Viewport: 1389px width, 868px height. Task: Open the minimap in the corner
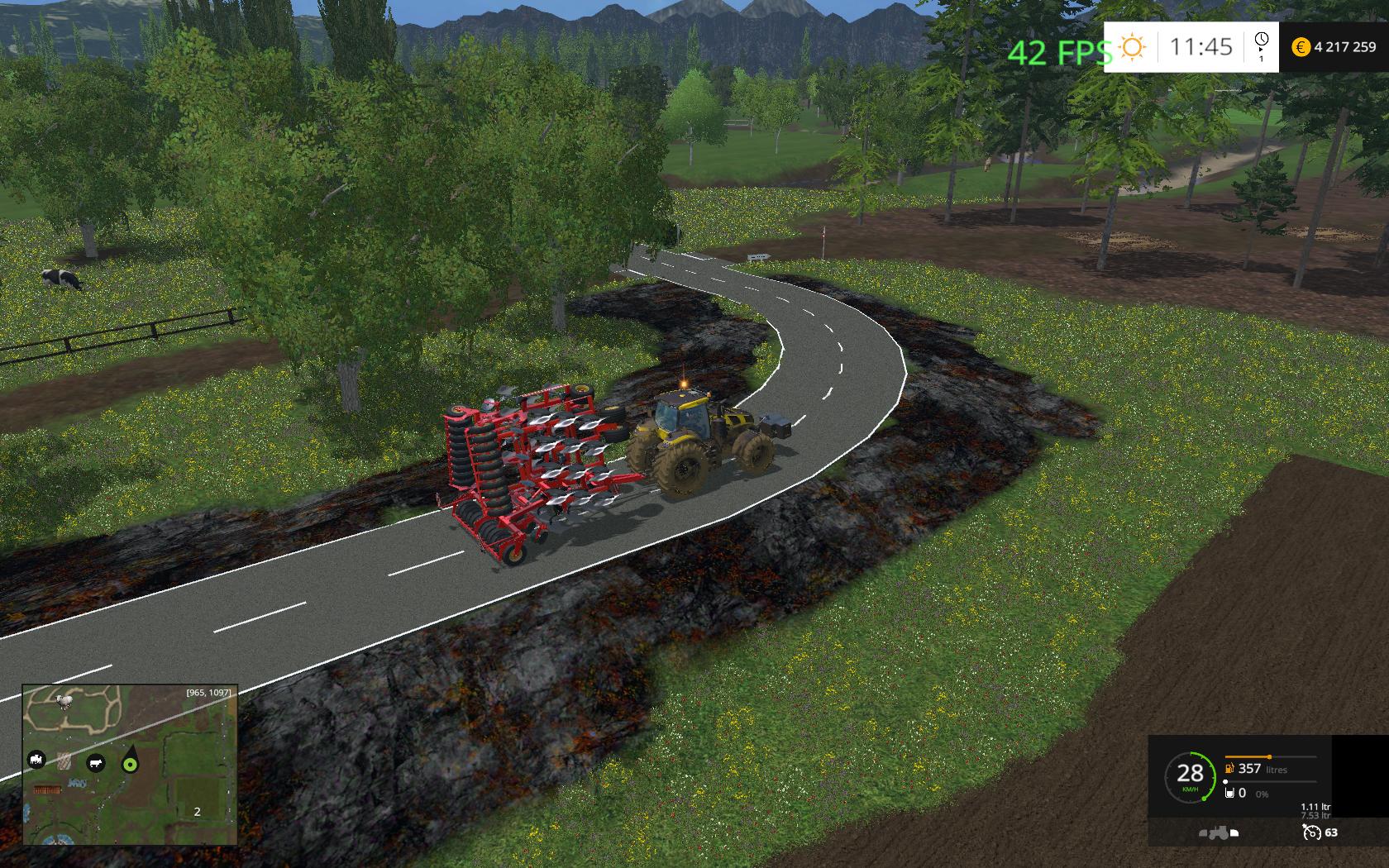click(x=130, y=765)
